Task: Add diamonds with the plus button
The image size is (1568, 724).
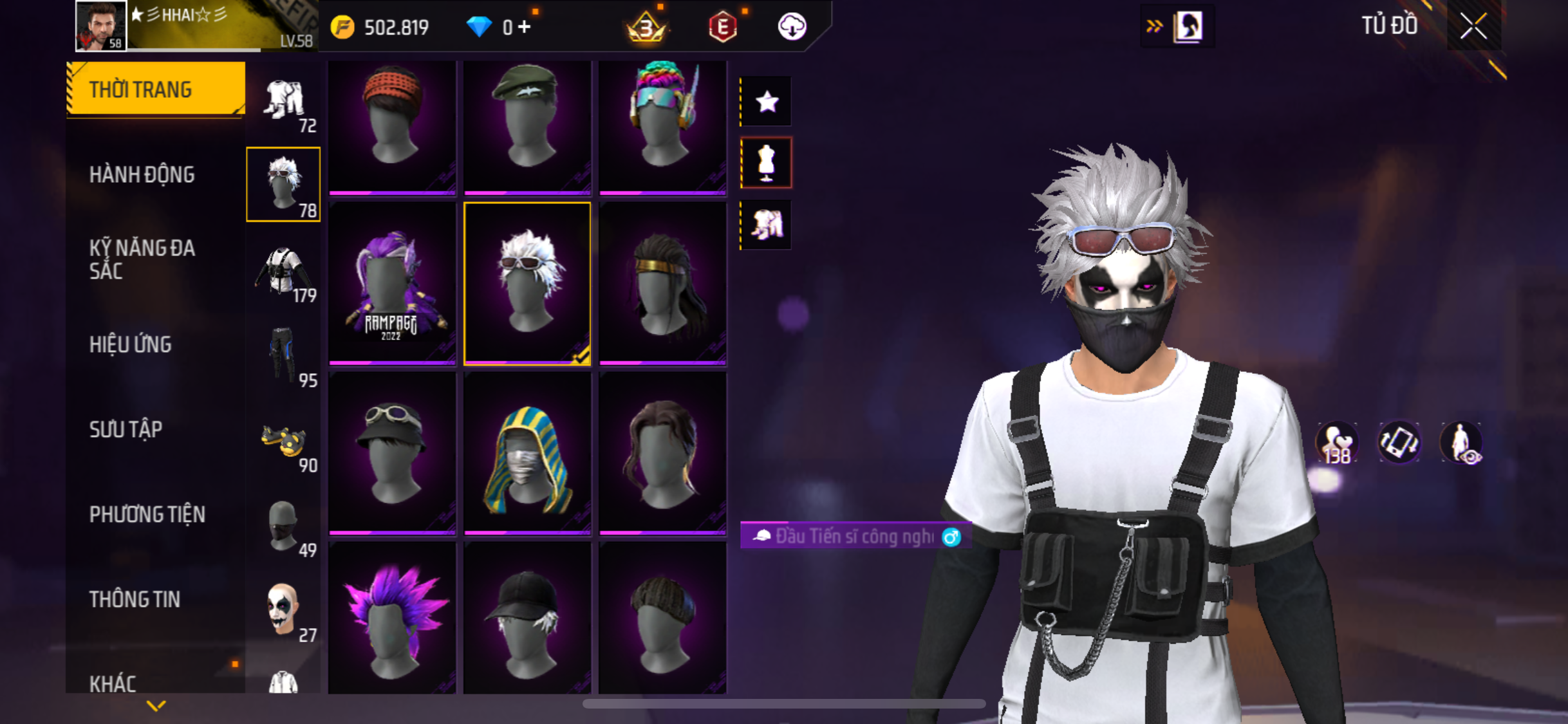Action: pyautogui.click(x=525, y=27)
